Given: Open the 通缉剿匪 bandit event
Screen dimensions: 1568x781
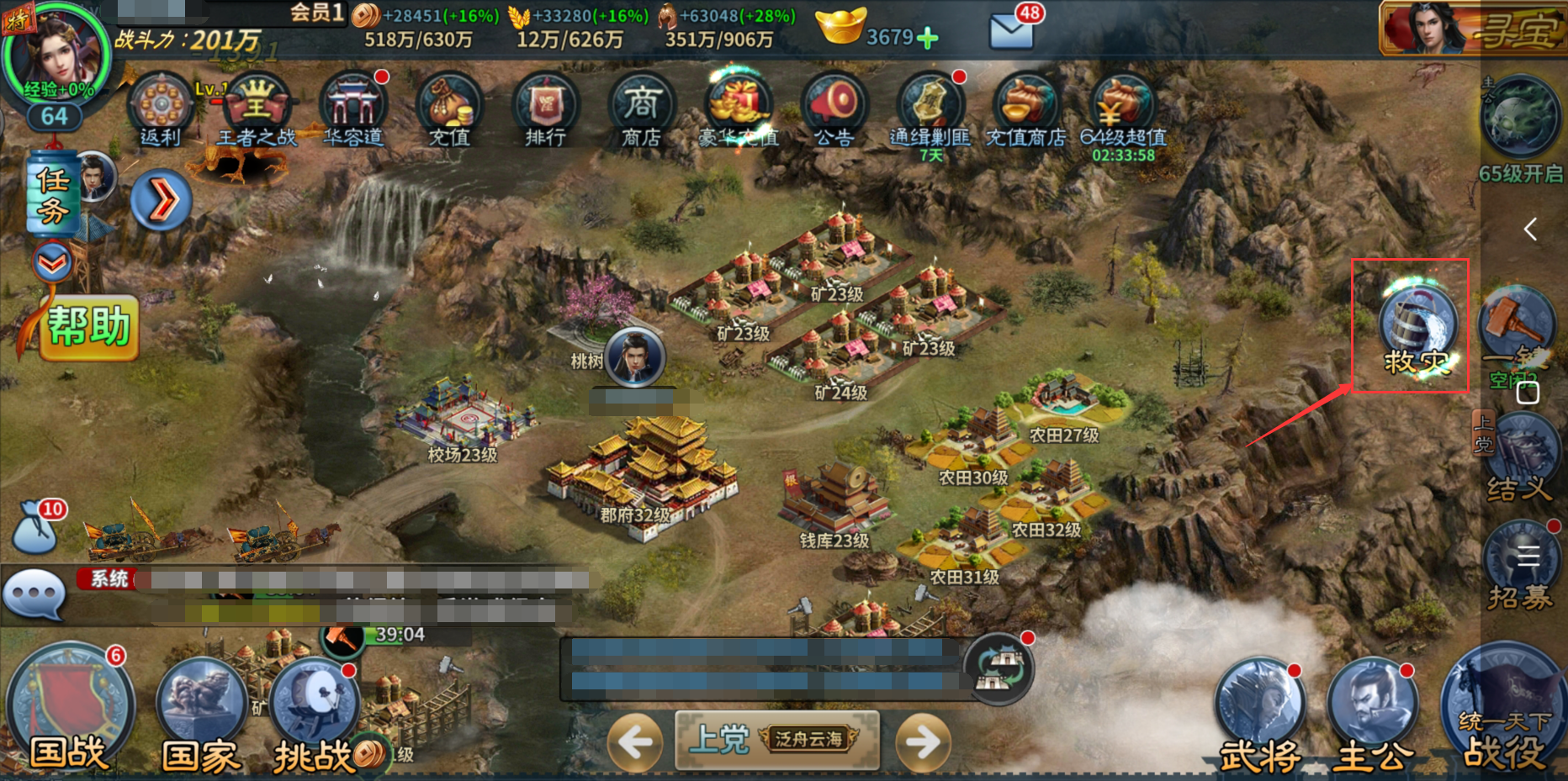Looking at the screenshot, I should pos(930,109).
